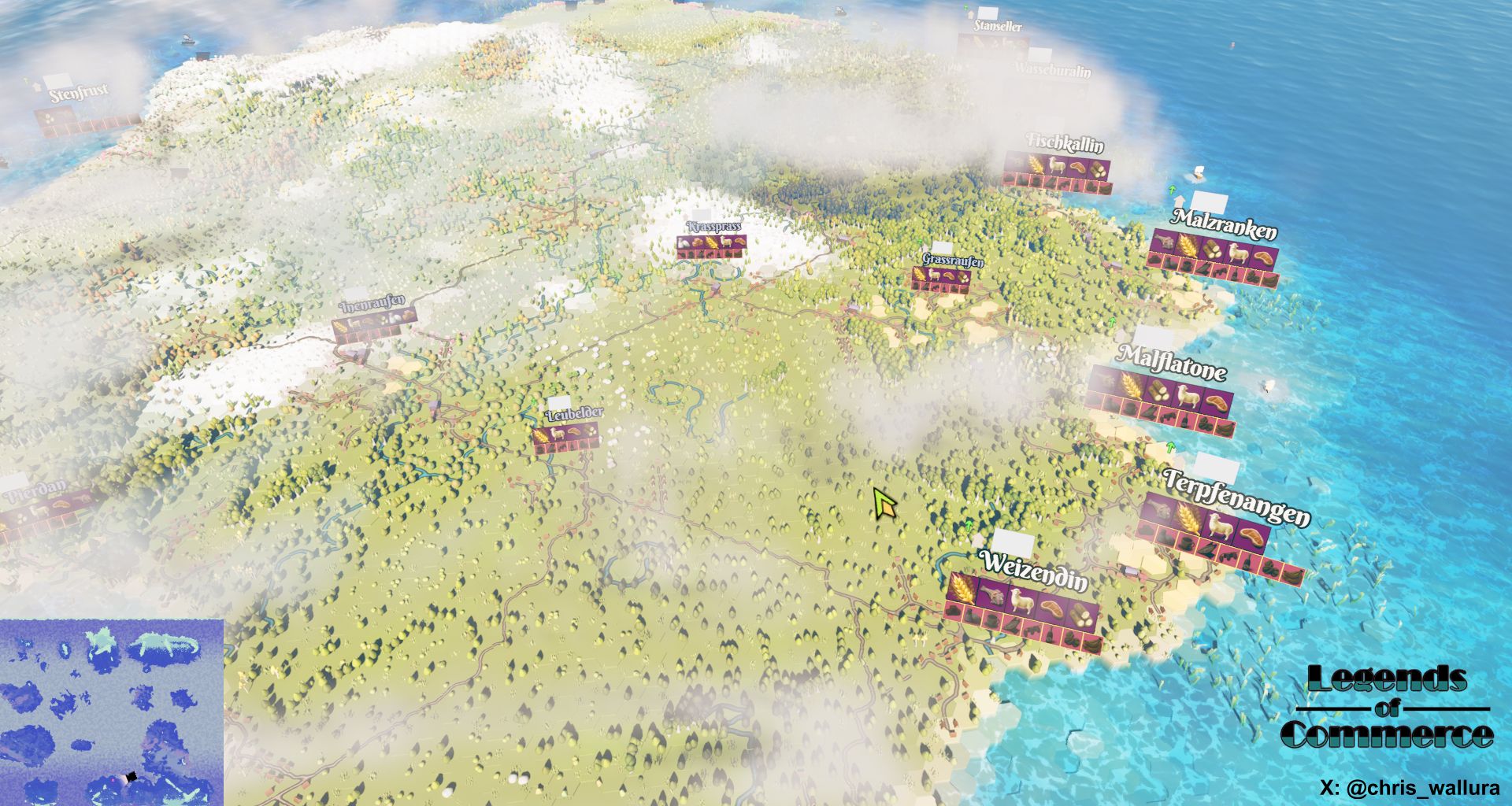Click the wood logs icon under Fischkallin
Screen dimensions: 1512x806
1098,168
